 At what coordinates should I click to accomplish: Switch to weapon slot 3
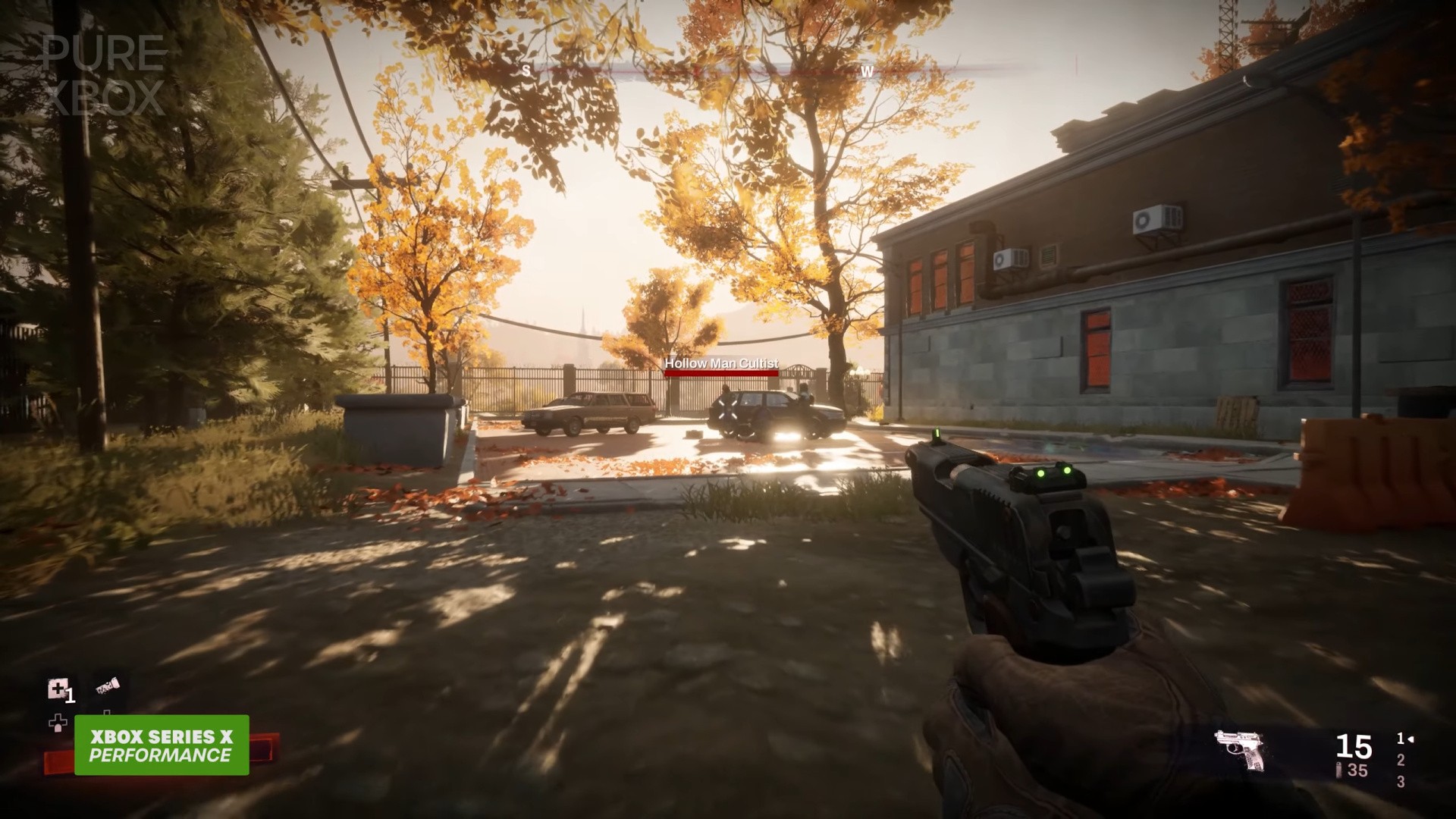coord(1401,781)
